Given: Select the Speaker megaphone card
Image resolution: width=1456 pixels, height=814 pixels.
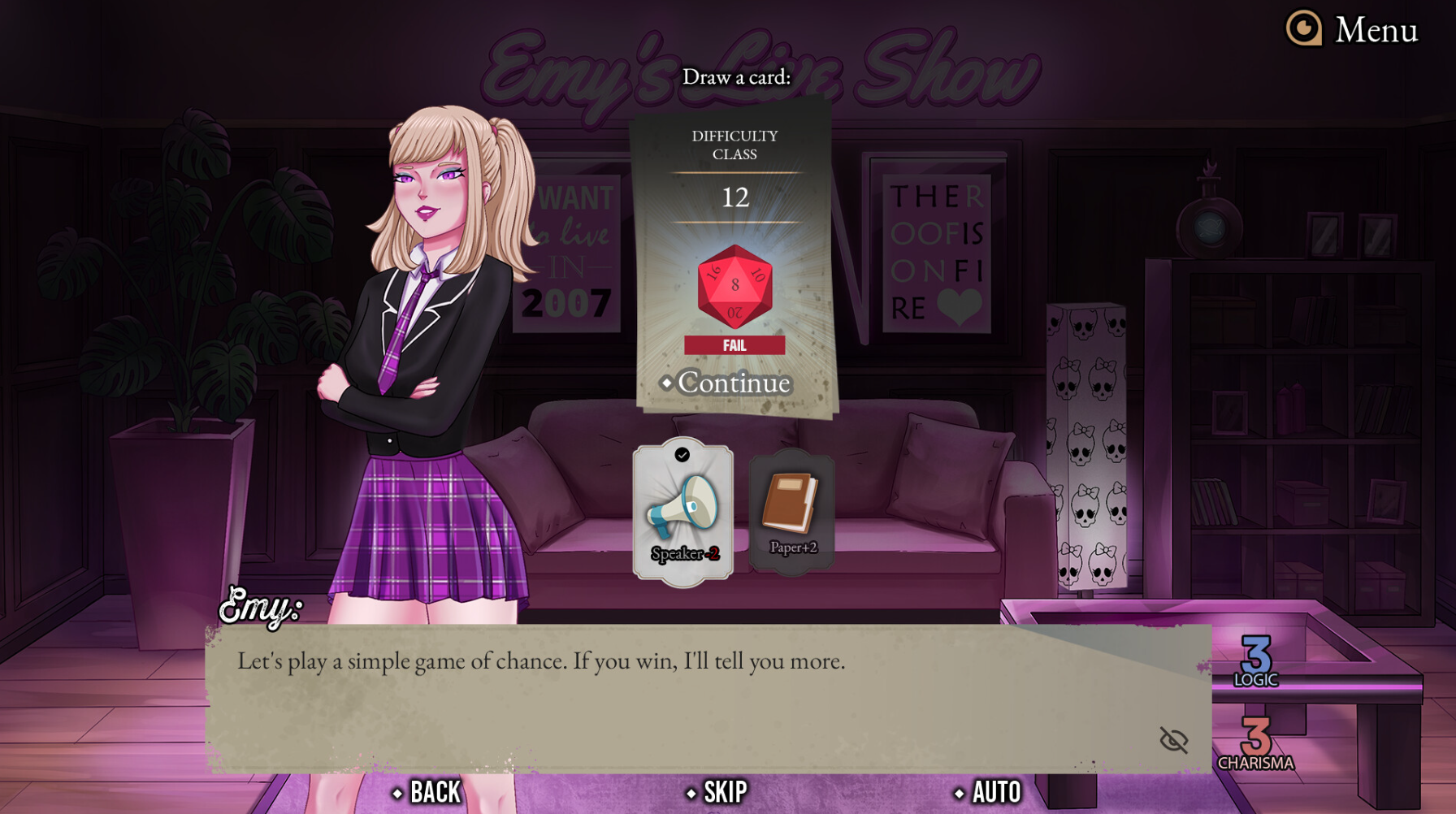Looking at the screenshot, I should pyautogui.click(x=683, y=513).
